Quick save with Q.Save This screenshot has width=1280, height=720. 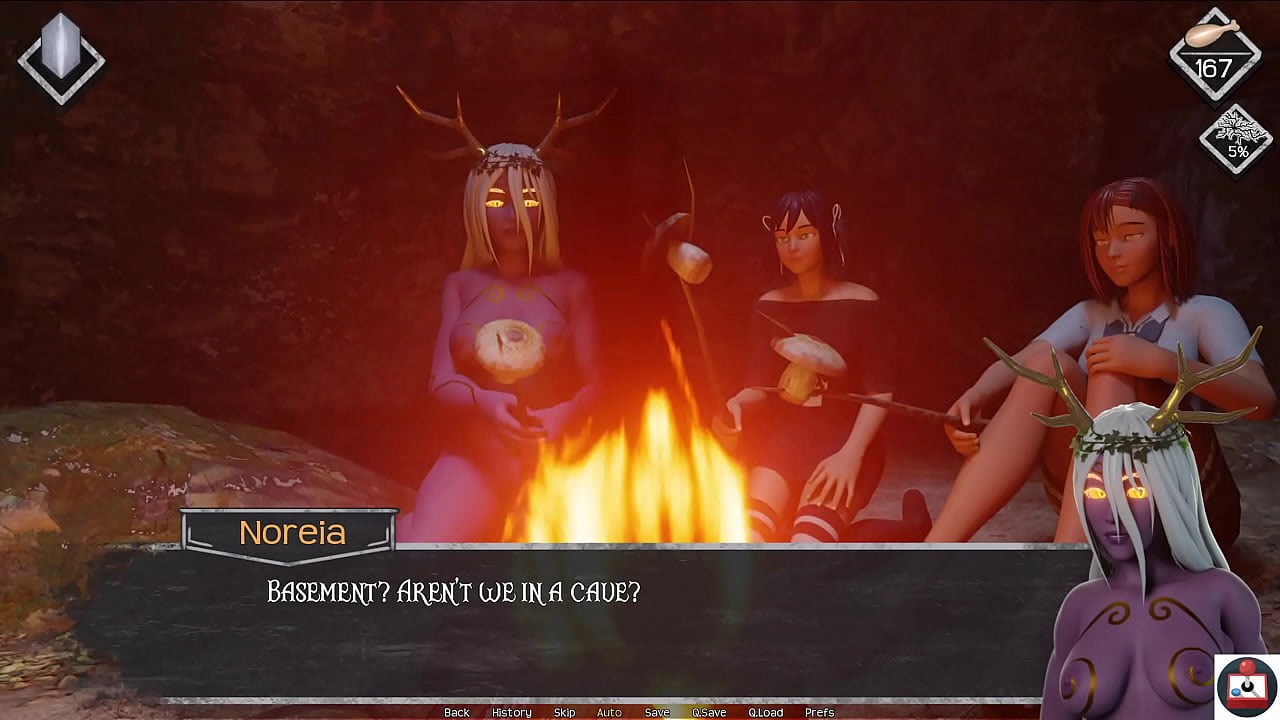709,712
